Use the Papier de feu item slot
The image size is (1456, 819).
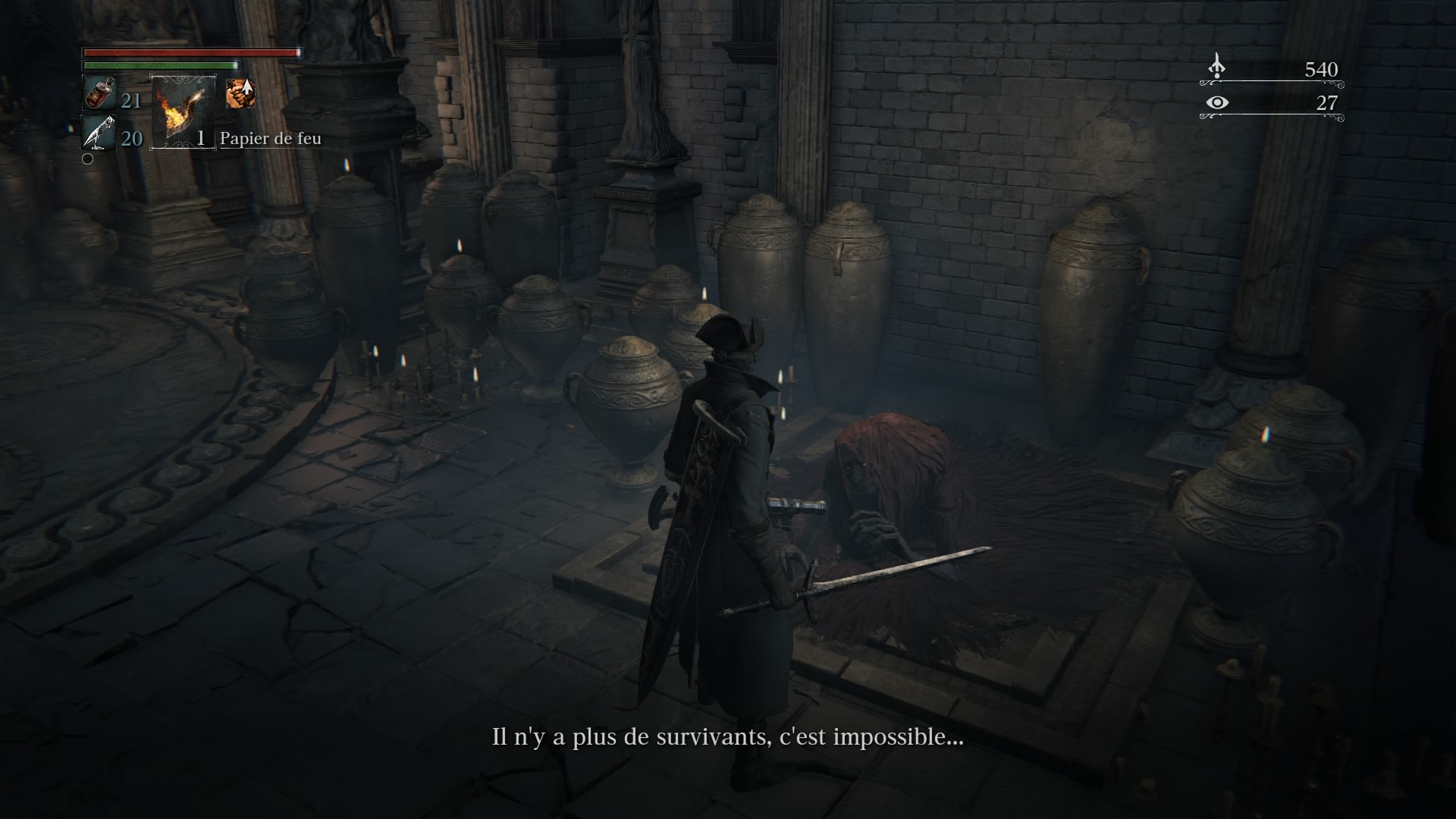click(184, 111)
